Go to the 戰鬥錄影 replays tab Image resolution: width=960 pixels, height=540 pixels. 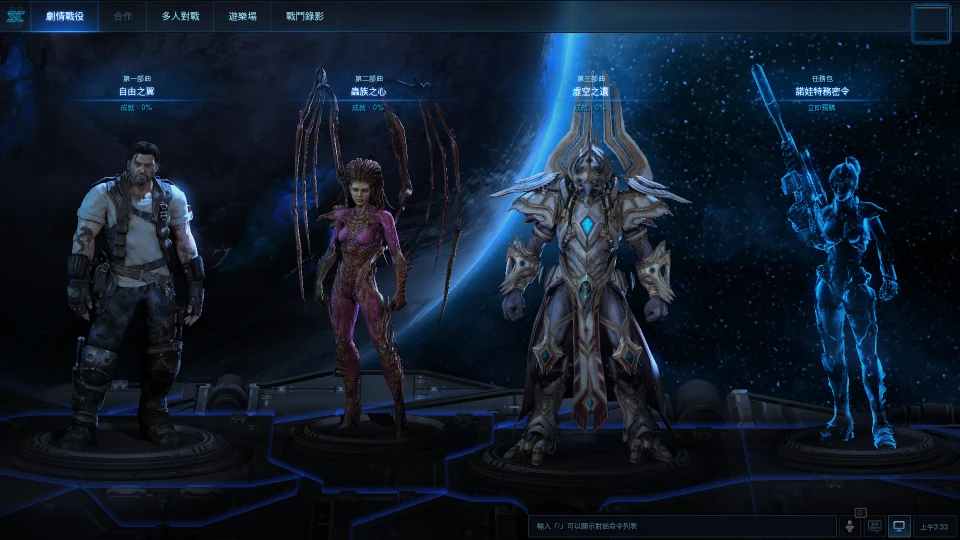pyautogui.click(x=304, y=17)
